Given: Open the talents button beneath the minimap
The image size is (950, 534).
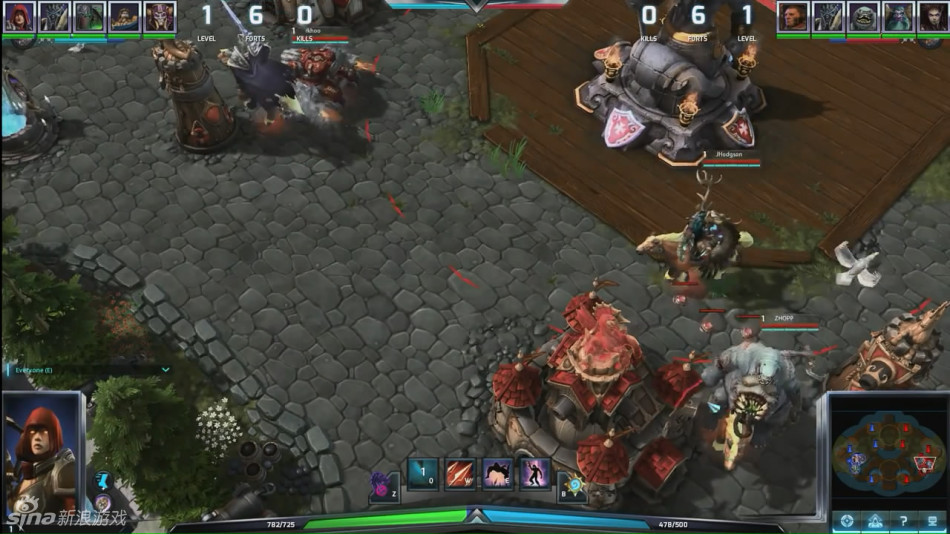Looking at the screenshot, I should pyautogui.click(x=875, y=521).
